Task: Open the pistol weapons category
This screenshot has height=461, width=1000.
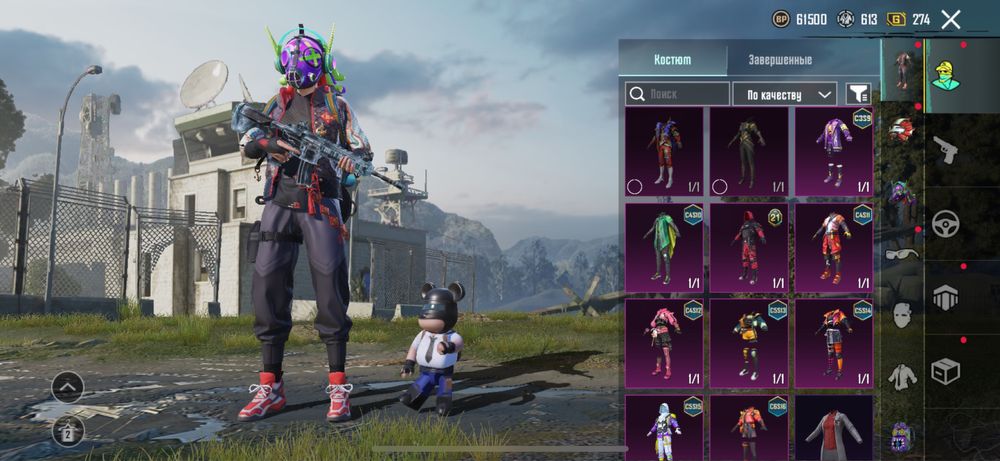Action: pos(945,150)
